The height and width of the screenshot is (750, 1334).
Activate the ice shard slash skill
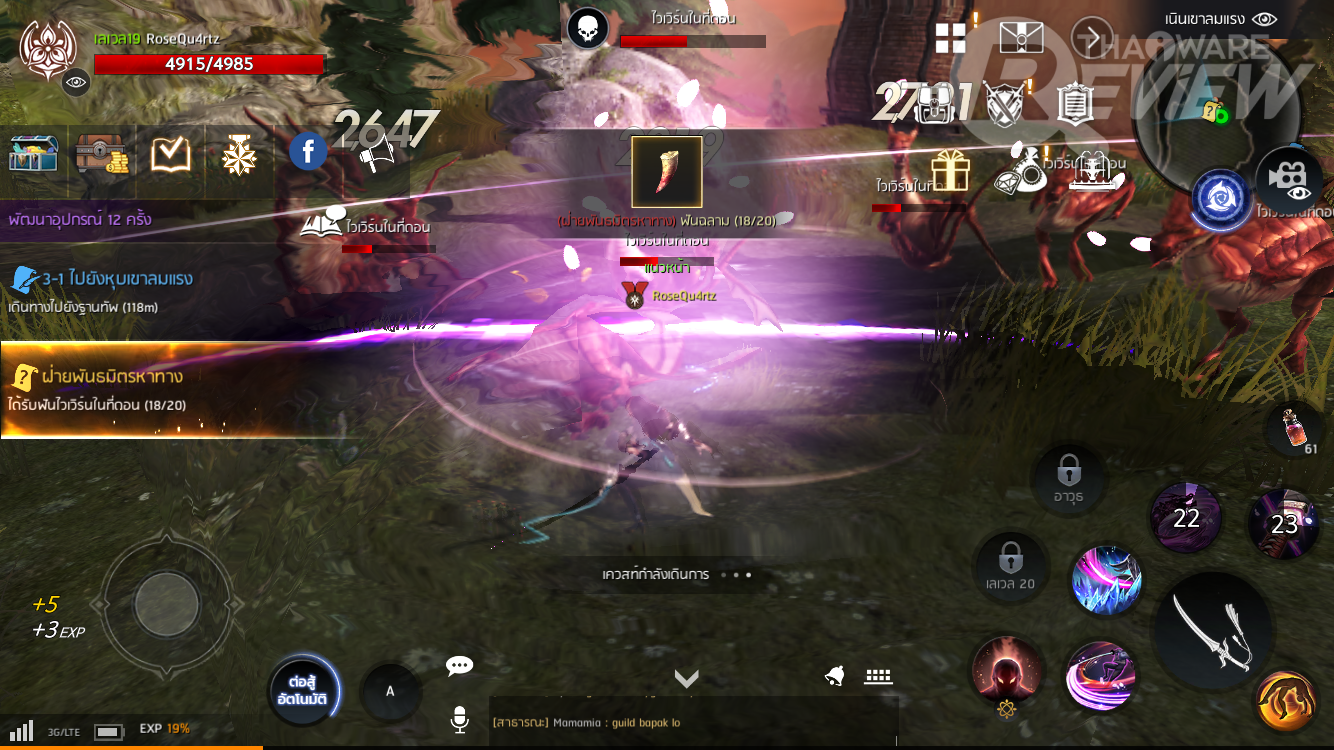1106,581
